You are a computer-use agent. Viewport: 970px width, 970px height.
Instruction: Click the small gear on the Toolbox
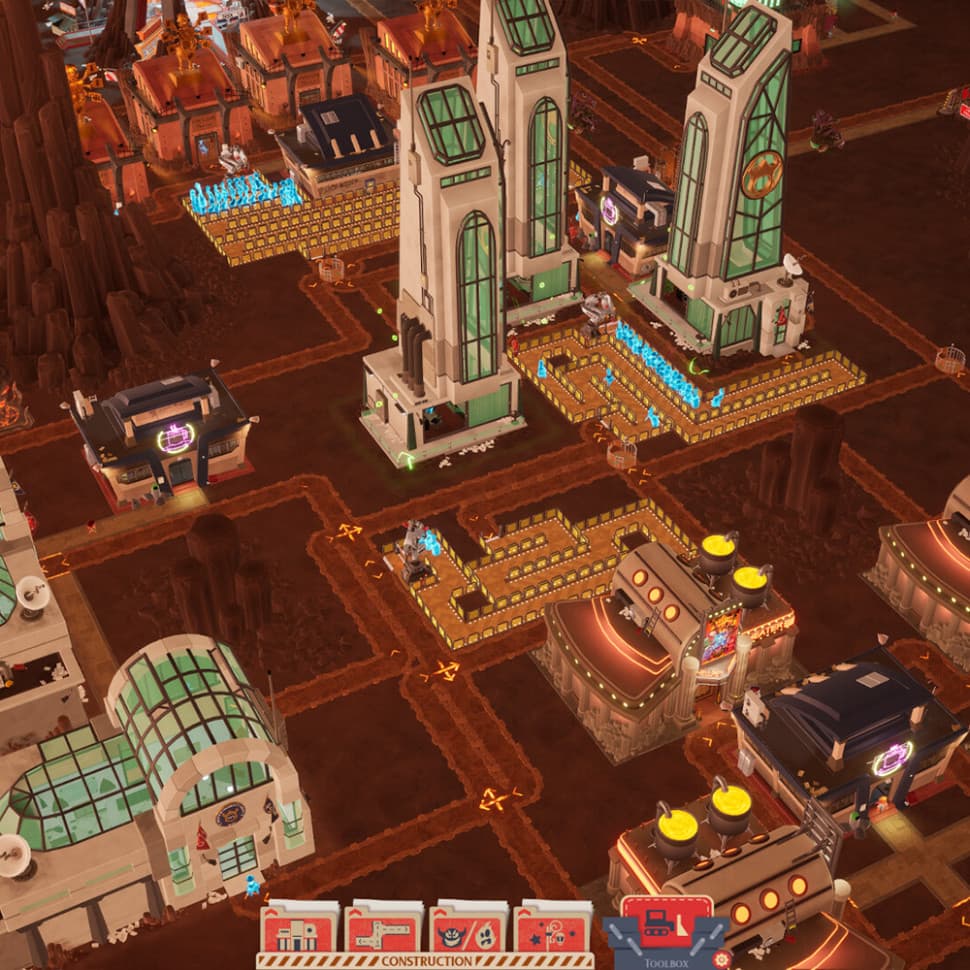[x=722, y=960]
